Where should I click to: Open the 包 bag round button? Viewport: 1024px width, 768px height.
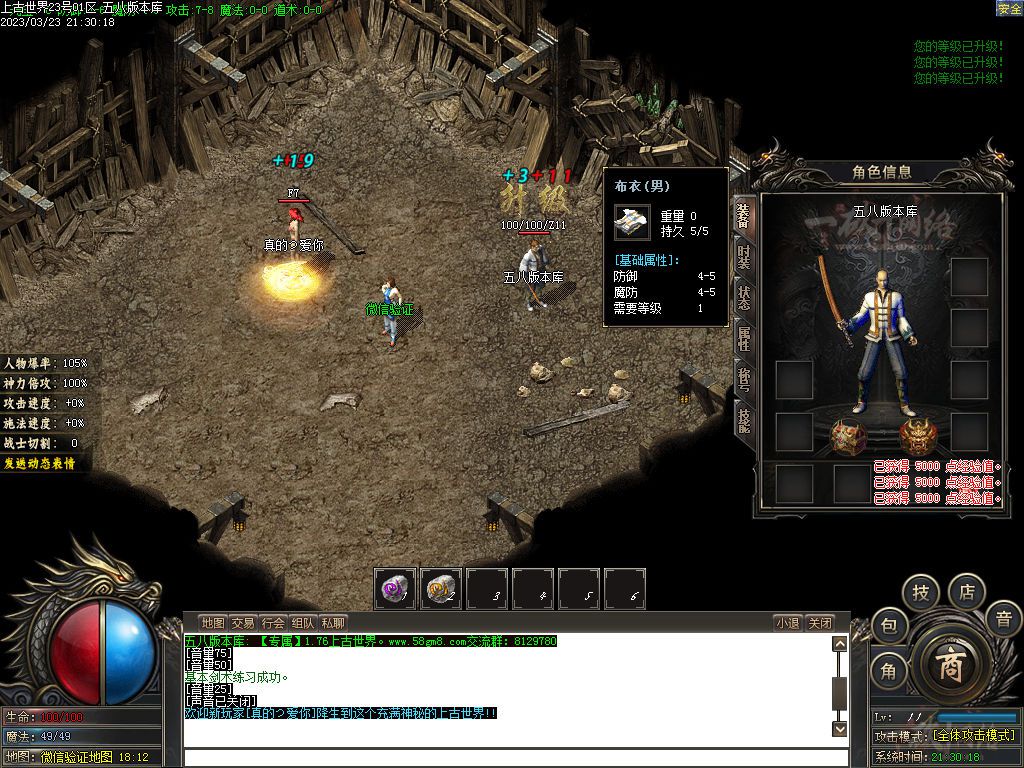click(888, 626)
